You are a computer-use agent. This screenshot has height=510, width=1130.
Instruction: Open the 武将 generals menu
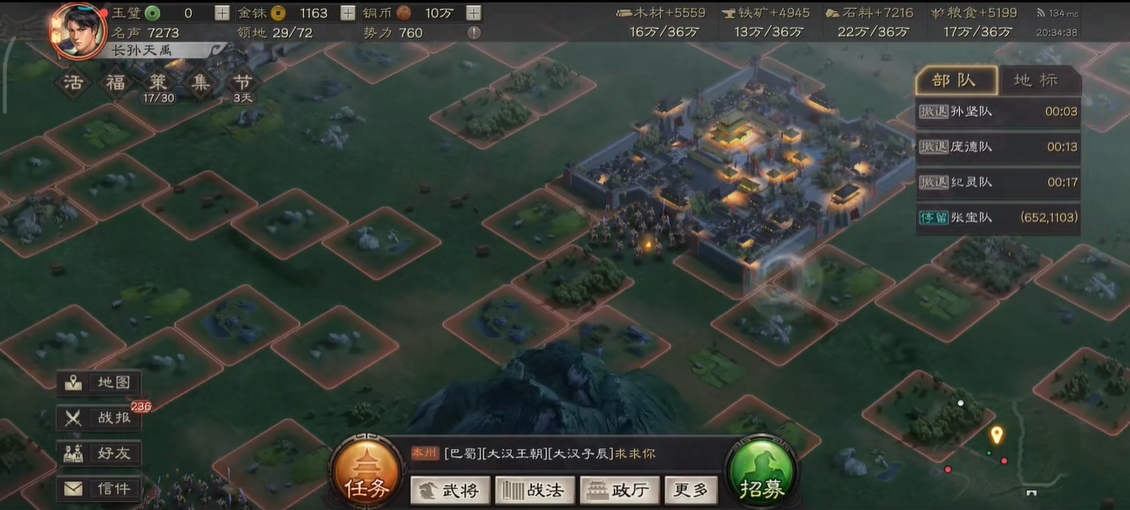tap(450, 490)
